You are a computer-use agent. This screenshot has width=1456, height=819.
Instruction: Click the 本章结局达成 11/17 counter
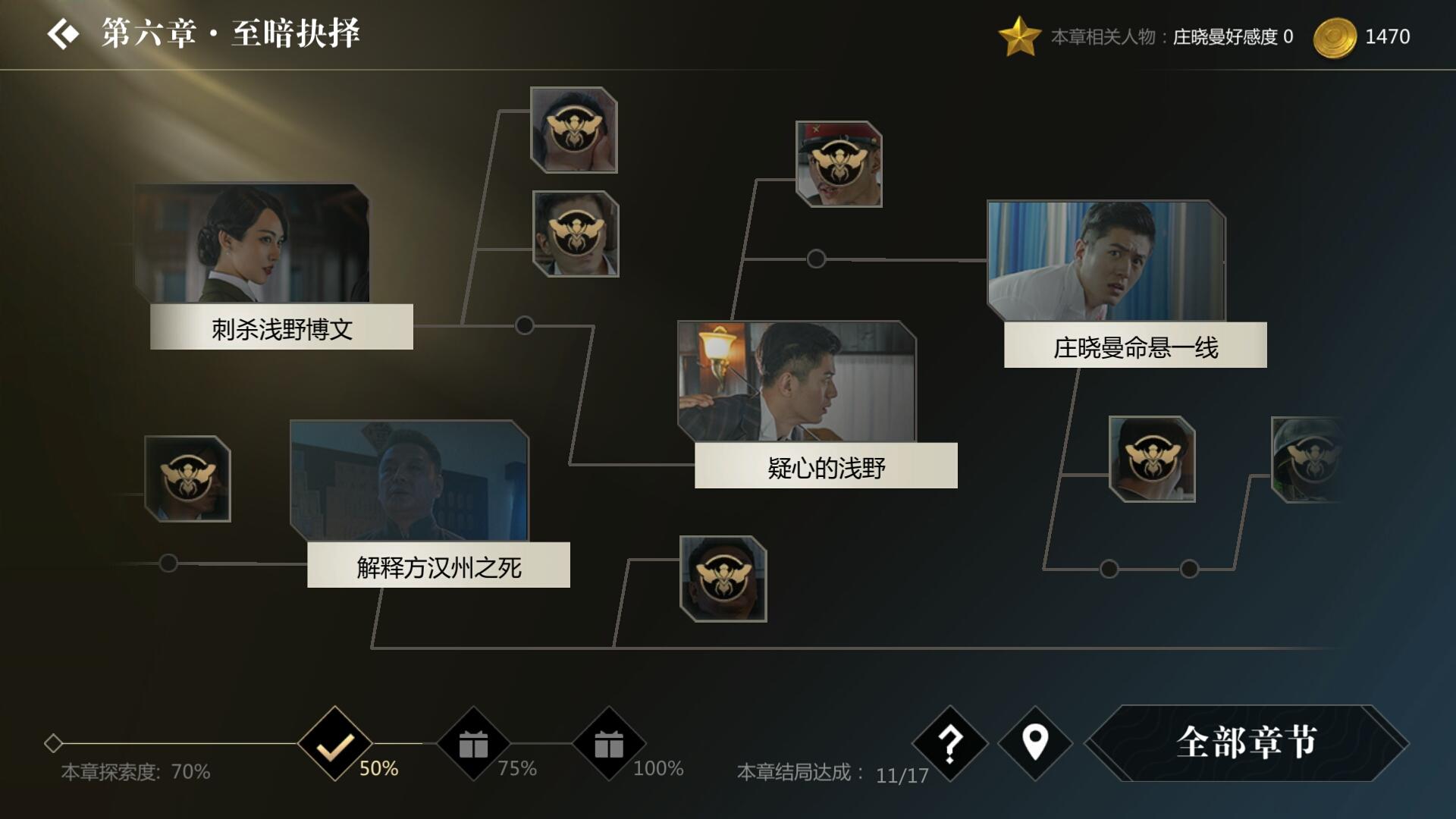tap(834, 773)
